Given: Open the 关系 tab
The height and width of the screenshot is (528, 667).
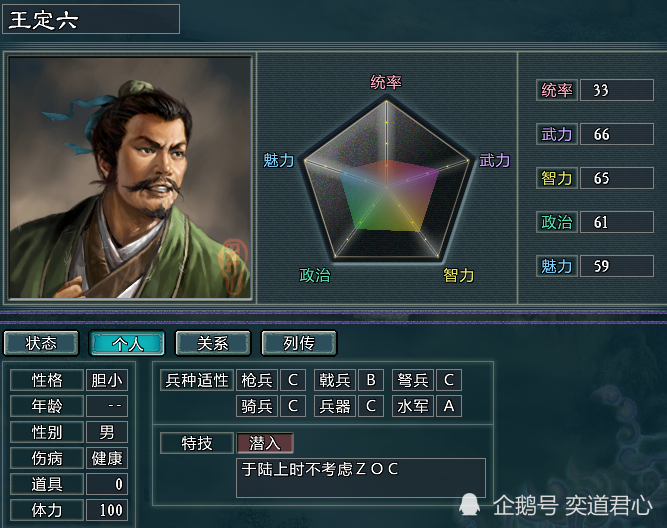Looking at the screenshot, I should [x=213, y=343].
